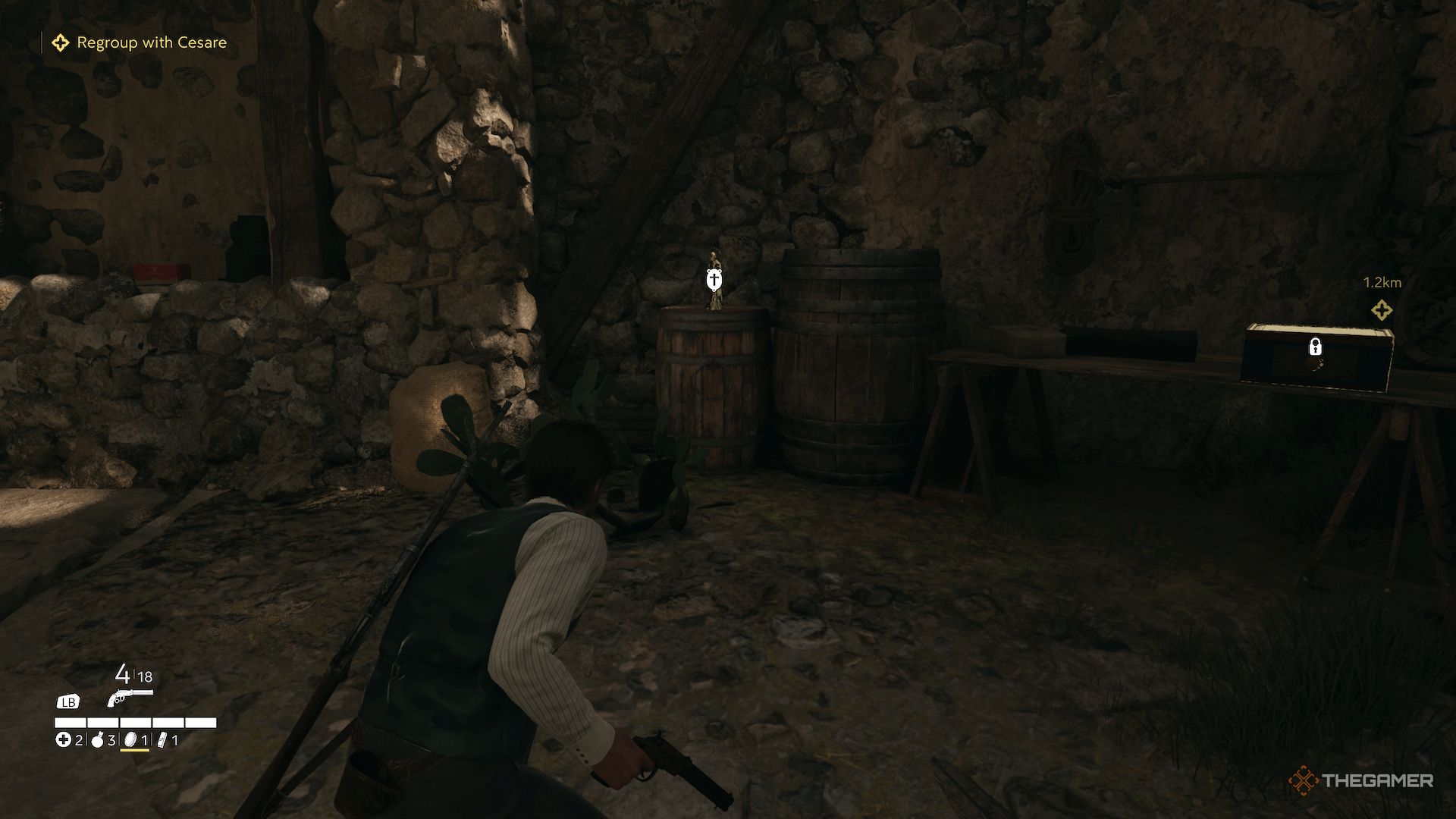Select the bomb throwable item
The image size is (1456, 819).
click(97, 740)
